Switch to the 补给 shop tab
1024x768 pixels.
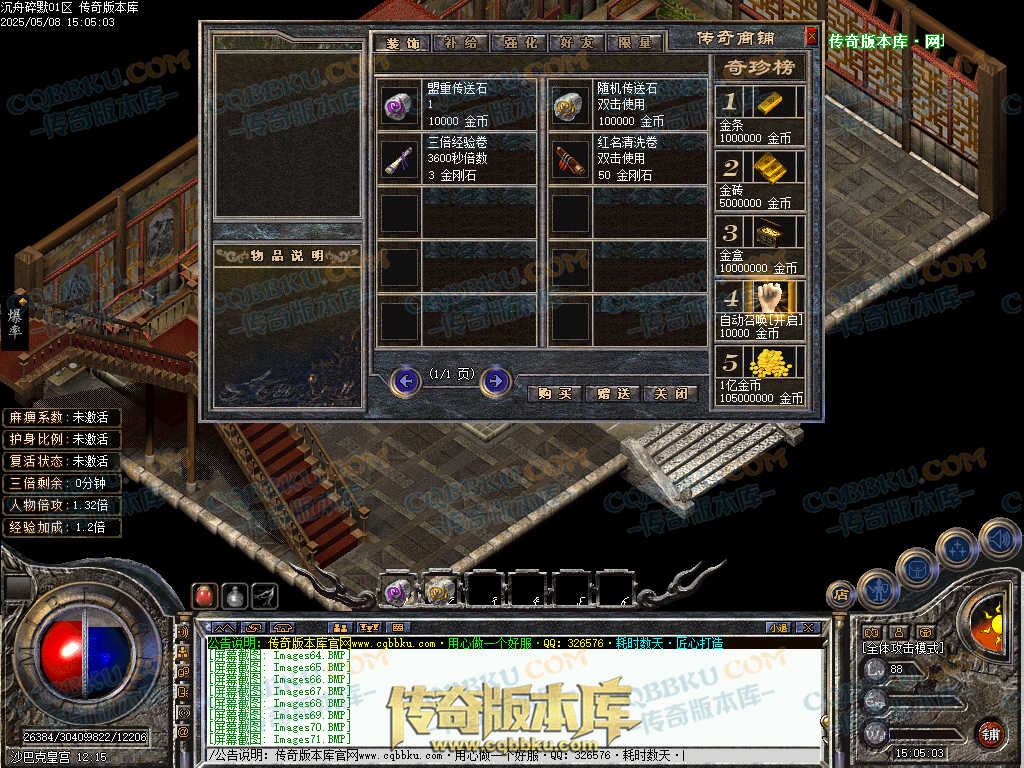(463, 43)
